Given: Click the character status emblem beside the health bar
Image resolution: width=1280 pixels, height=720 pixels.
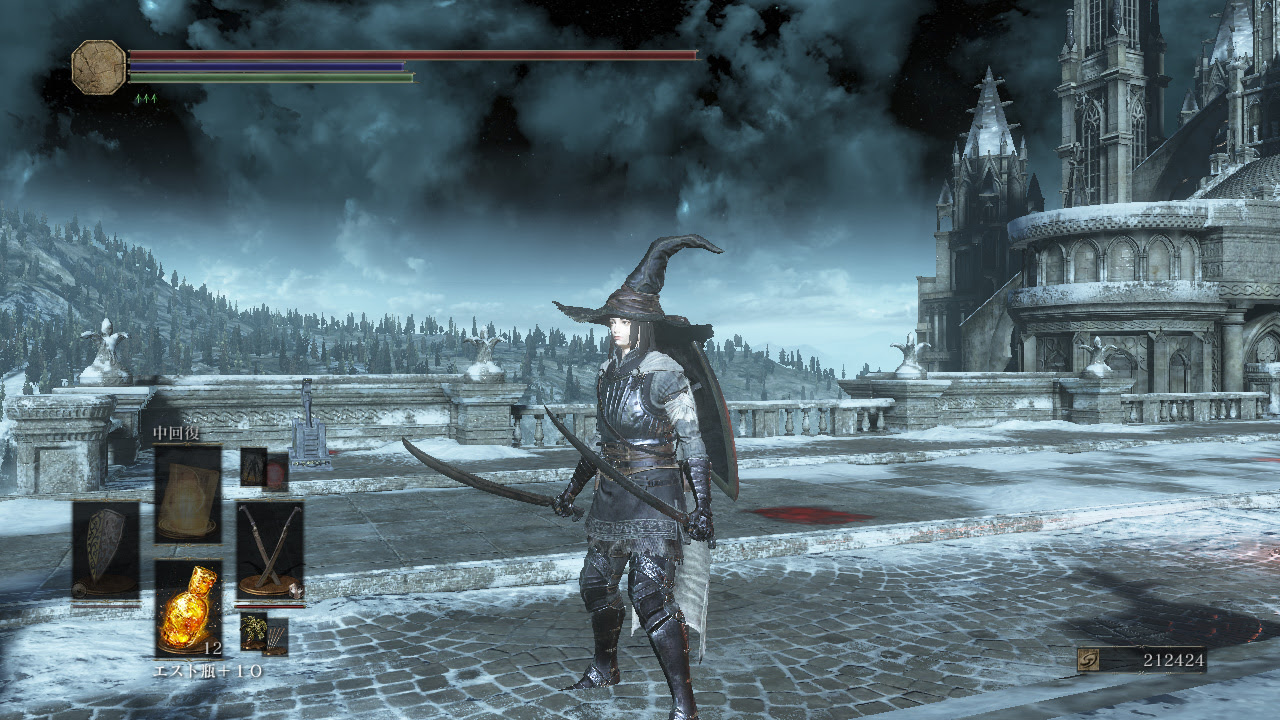Looking at the screenshot, I should [99, 67].
